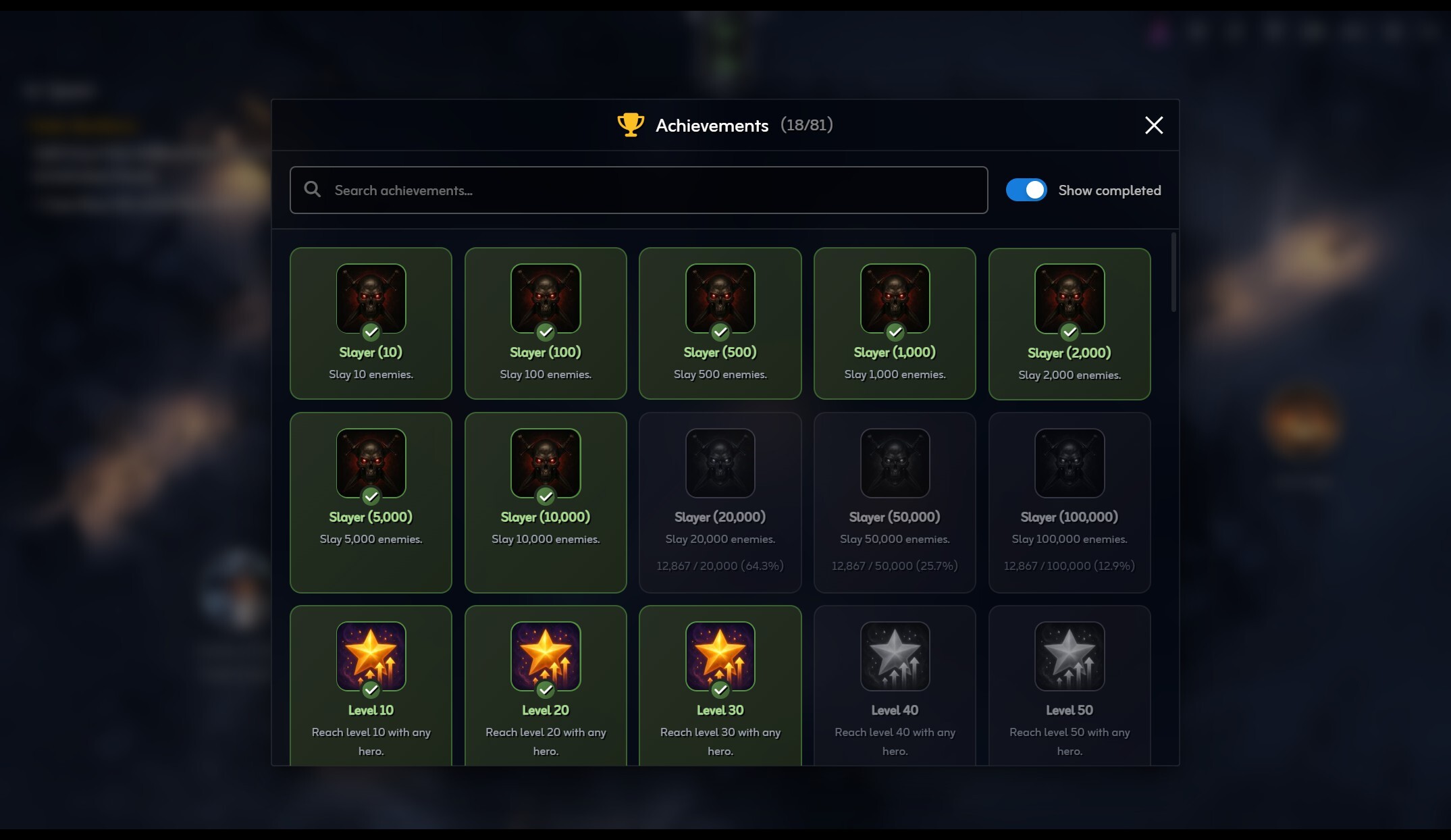Click the magnifying glass search icon

(x=312, y=190)
